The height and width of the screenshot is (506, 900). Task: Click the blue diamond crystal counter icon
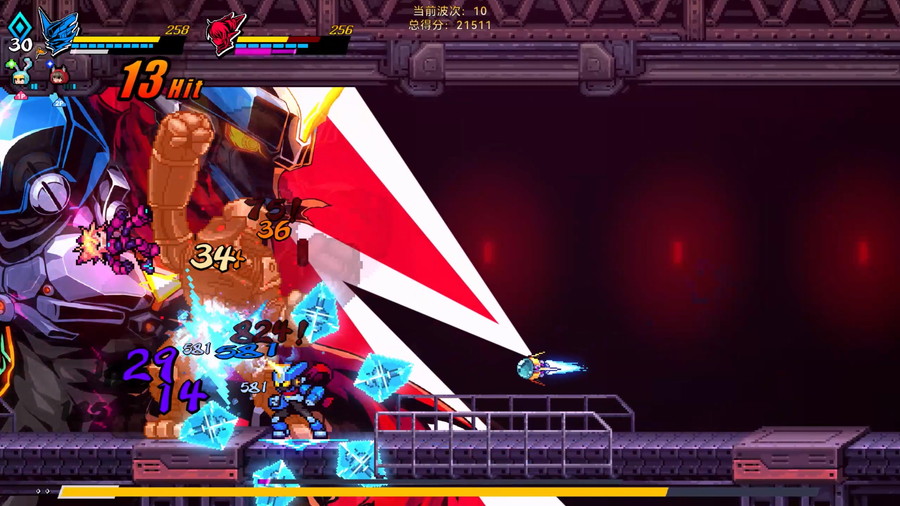pos(19,25)
